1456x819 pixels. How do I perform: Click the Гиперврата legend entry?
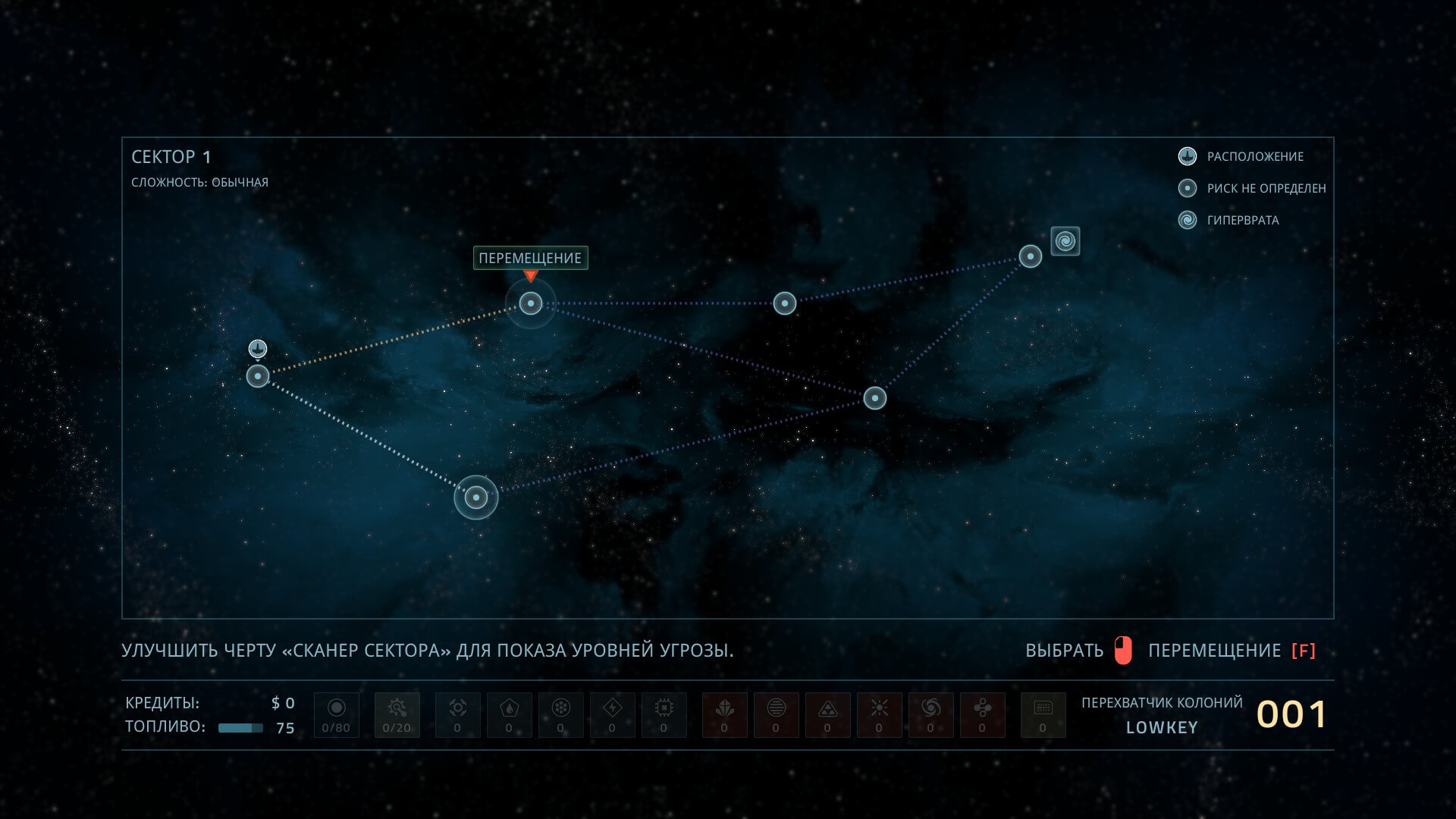(x=1242, y=220)
